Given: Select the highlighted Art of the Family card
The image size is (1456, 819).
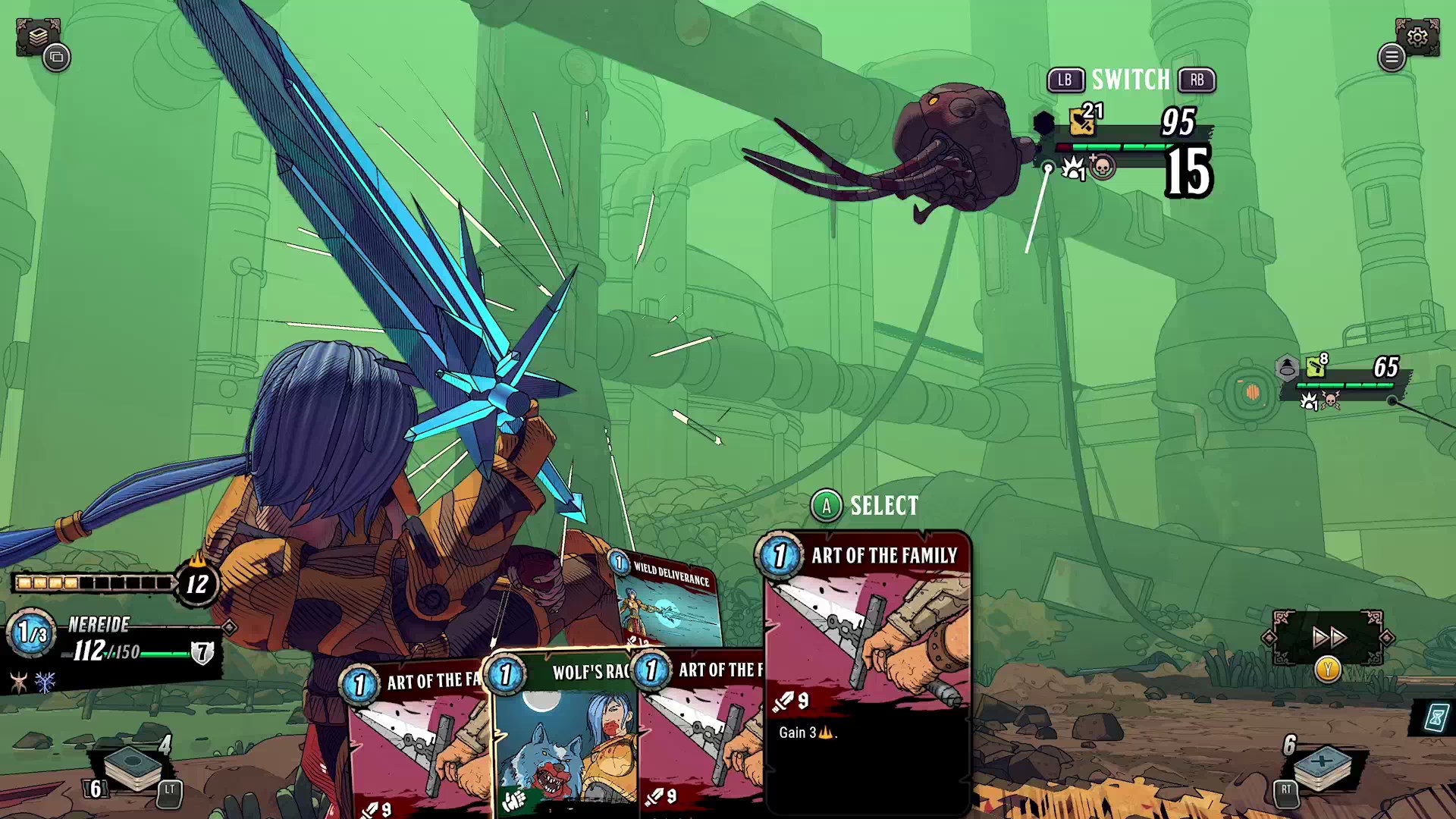Looking at the screenshot, I should click(868, 667).
